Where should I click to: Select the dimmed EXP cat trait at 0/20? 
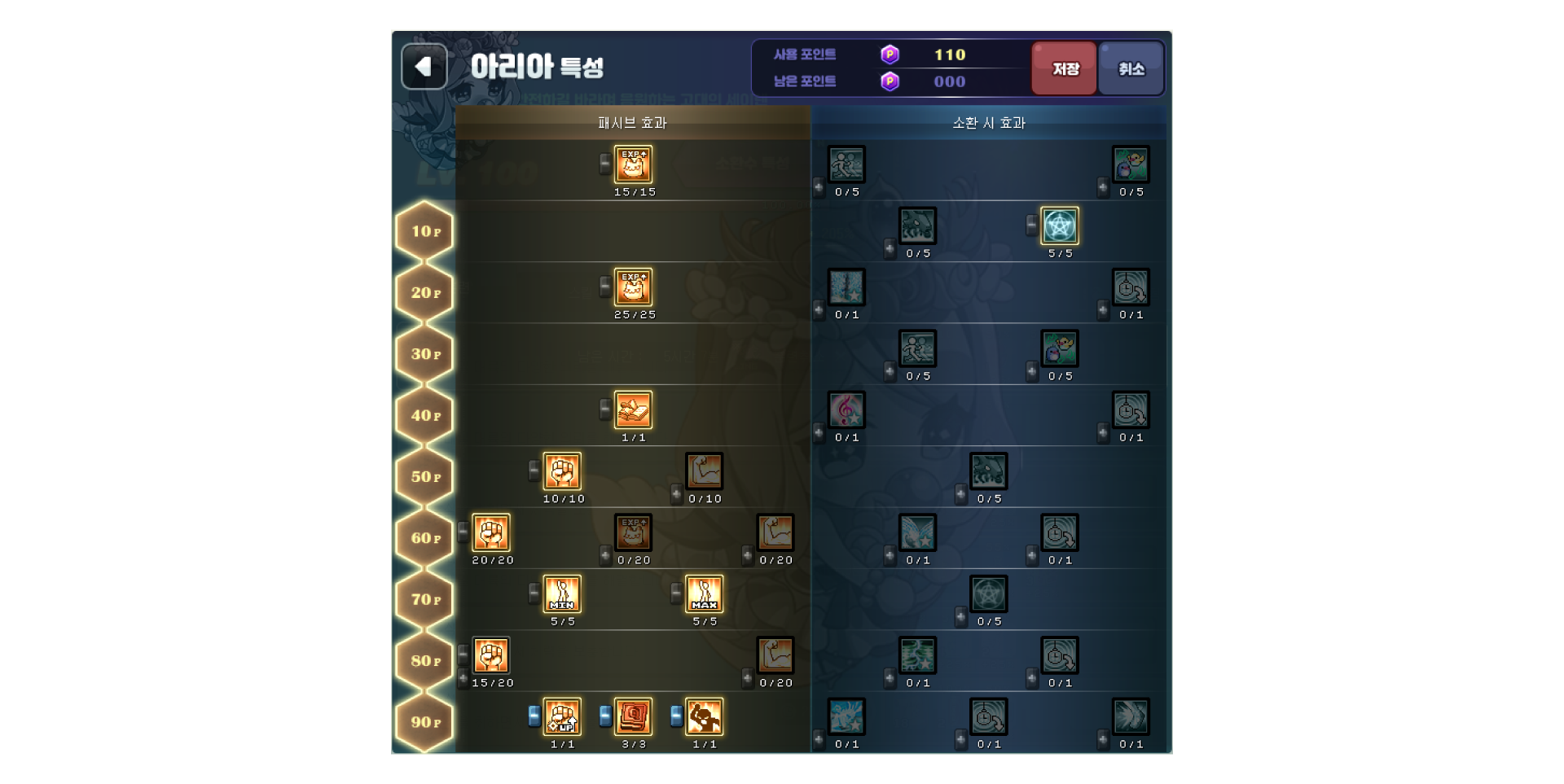tap(633, 533)
